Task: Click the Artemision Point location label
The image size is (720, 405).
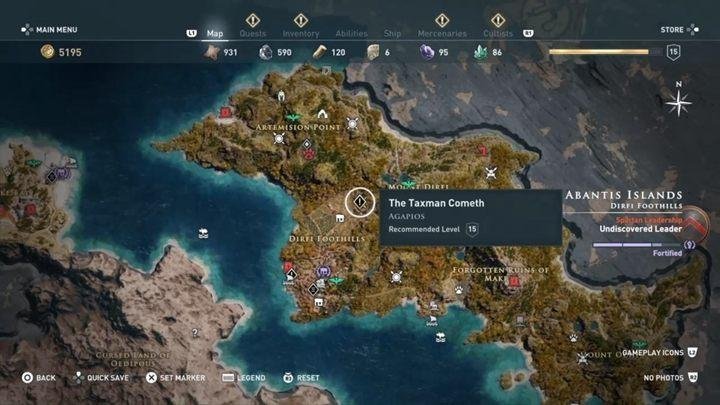Action: coord(297,129)
